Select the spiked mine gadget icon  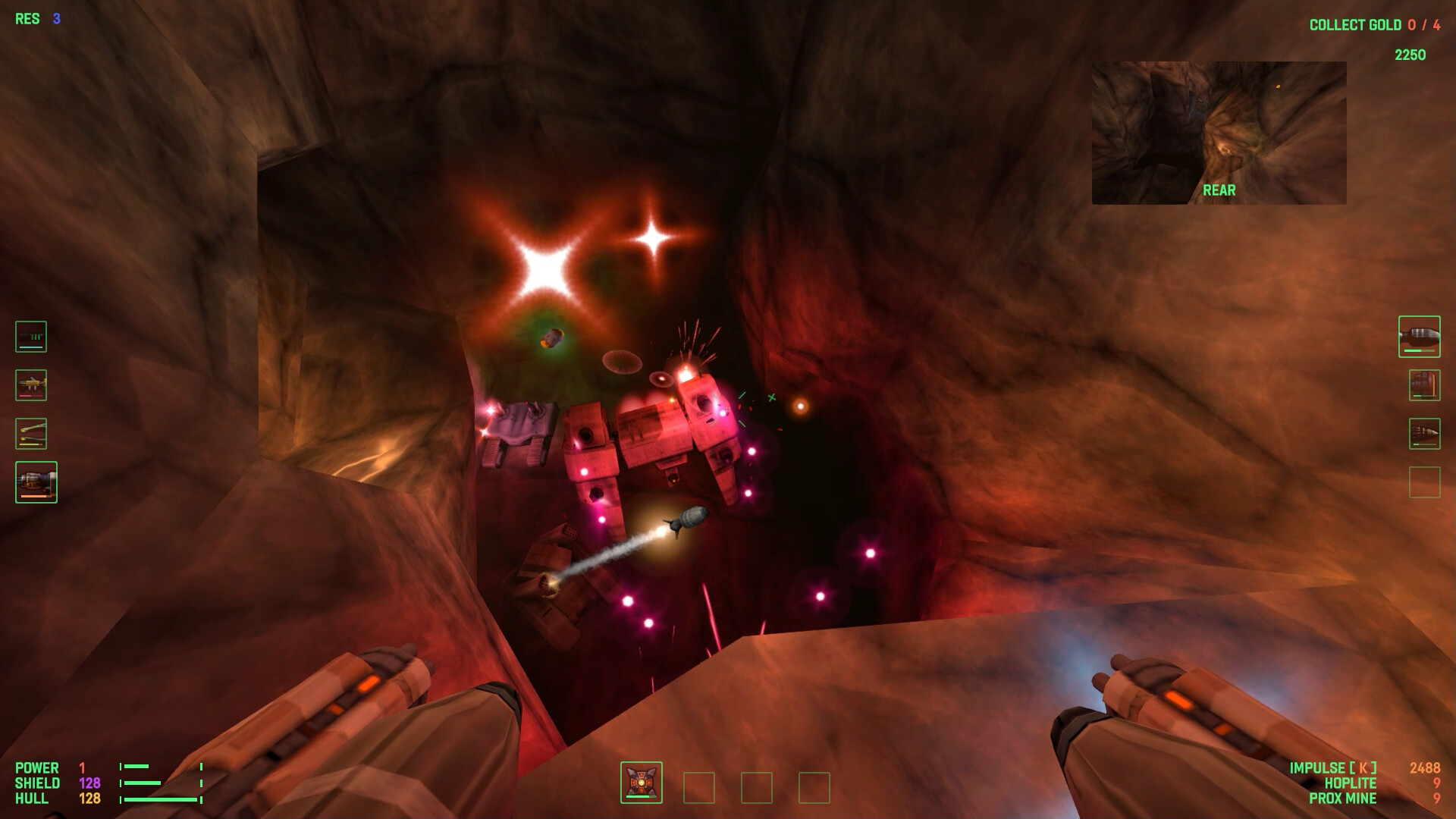(x=641, y=782)
